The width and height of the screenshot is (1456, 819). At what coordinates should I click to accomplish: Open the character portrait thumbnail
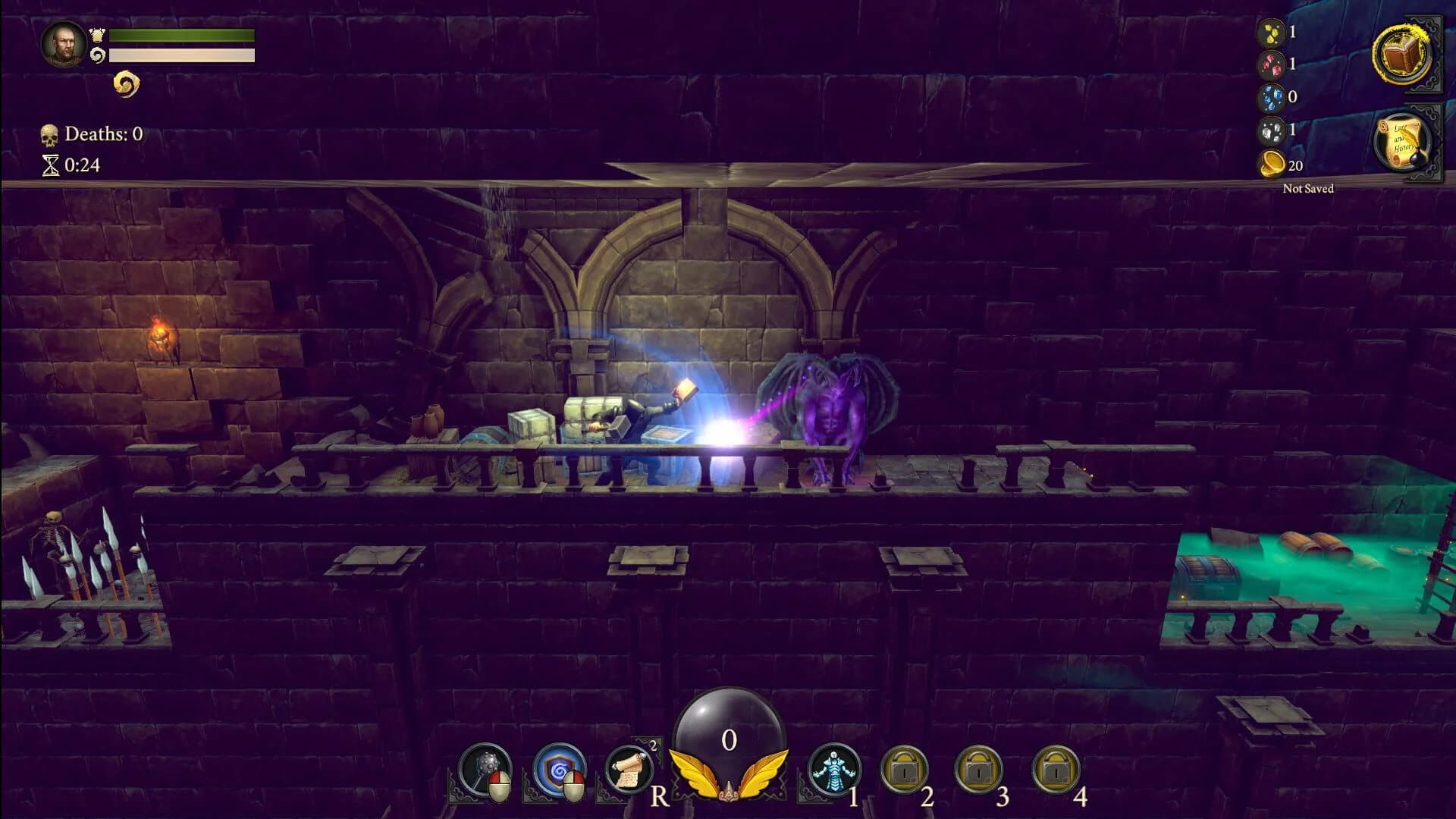(64, 45)
